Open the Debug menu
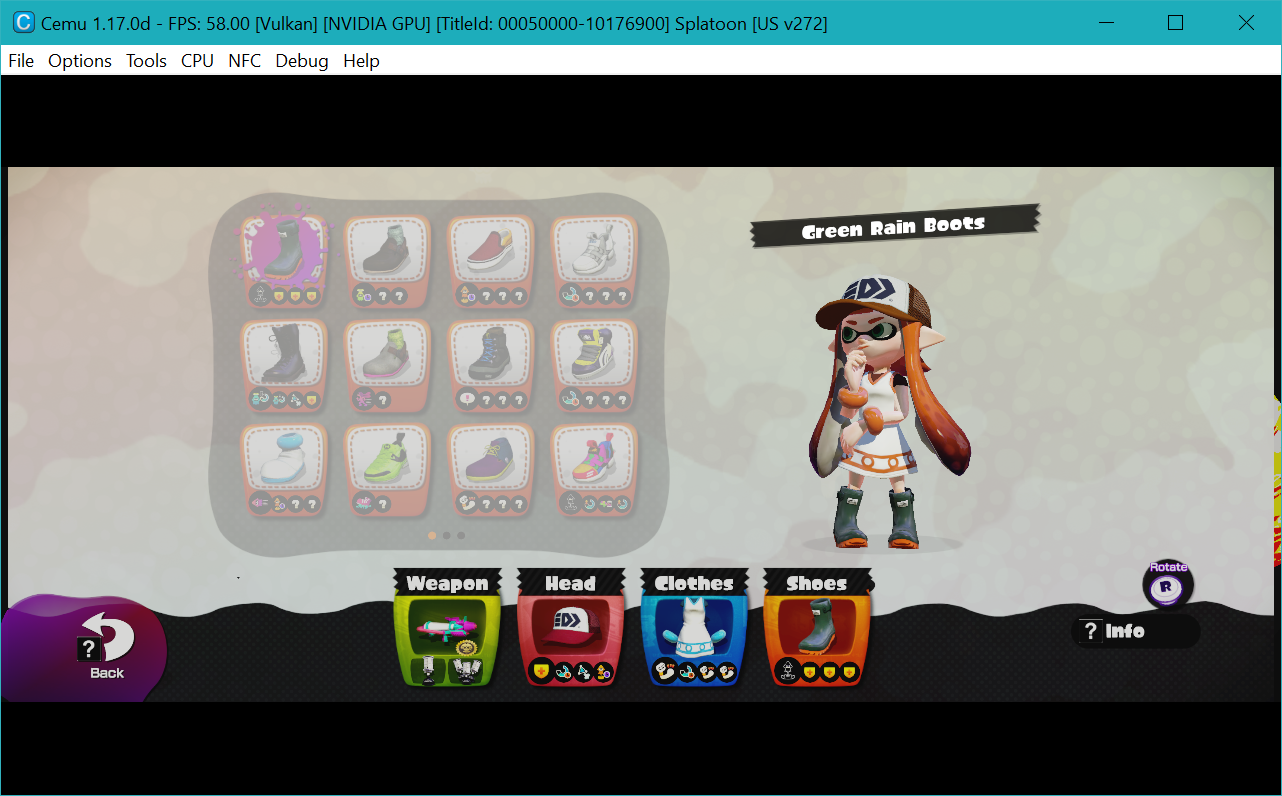 pos(301,61)
